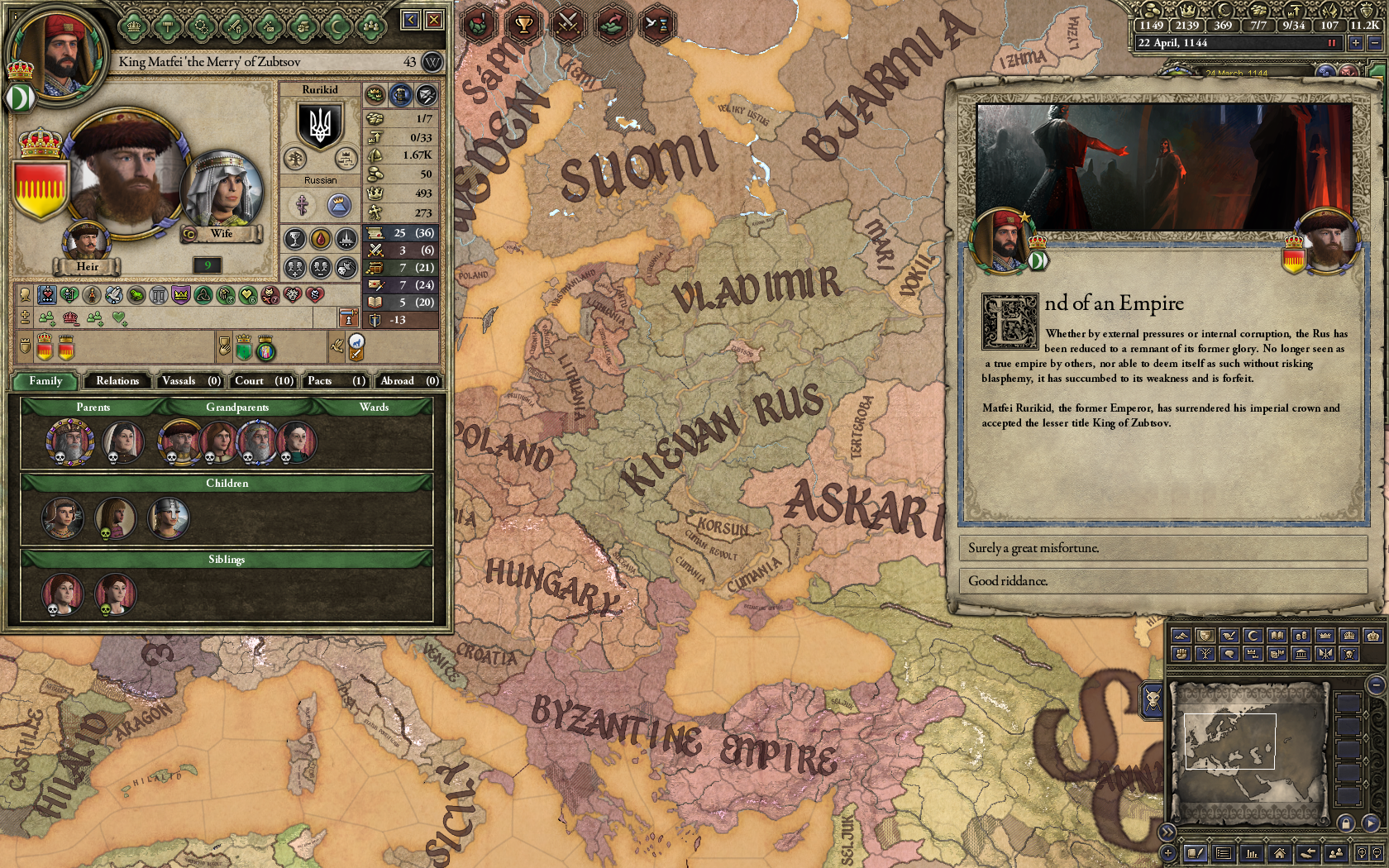Viewport: 1389px width, 868px height.
Task: Switch to the religion crescent map mode
Action: pyautogui.click(x=1252, y=637)
